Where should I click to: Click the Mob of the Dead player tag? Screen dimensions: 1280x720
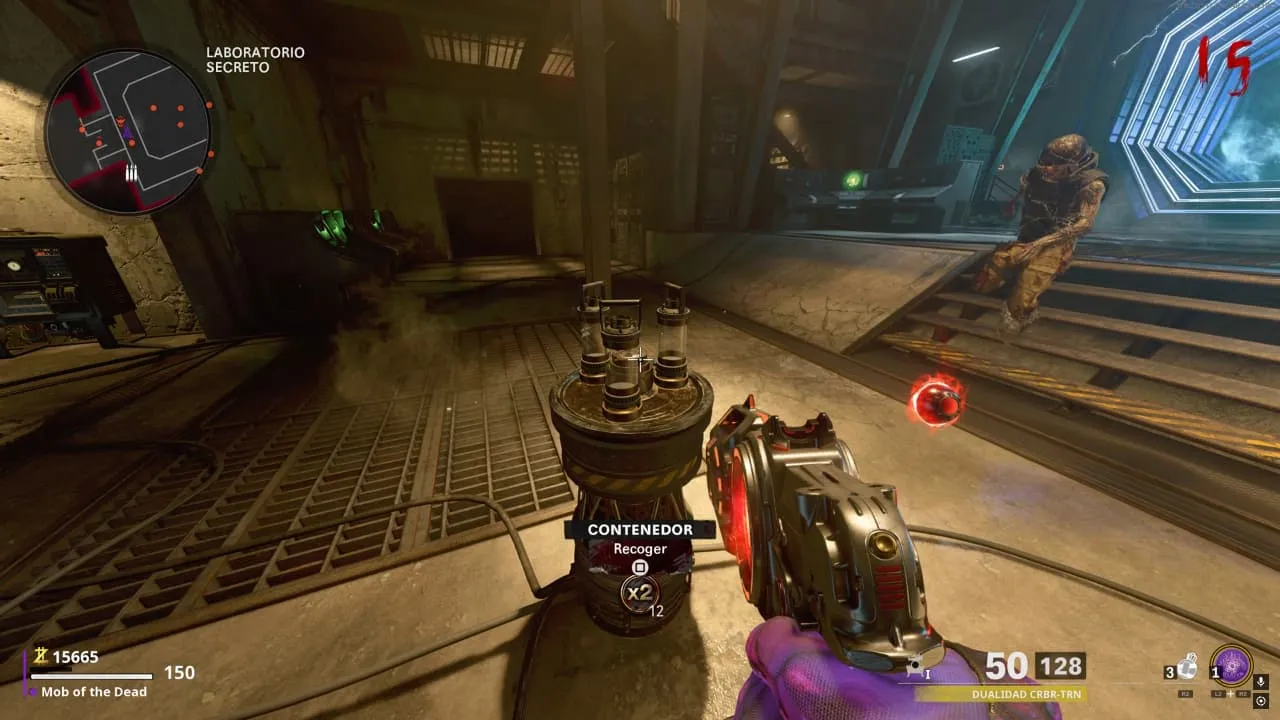tap(94, 691)
